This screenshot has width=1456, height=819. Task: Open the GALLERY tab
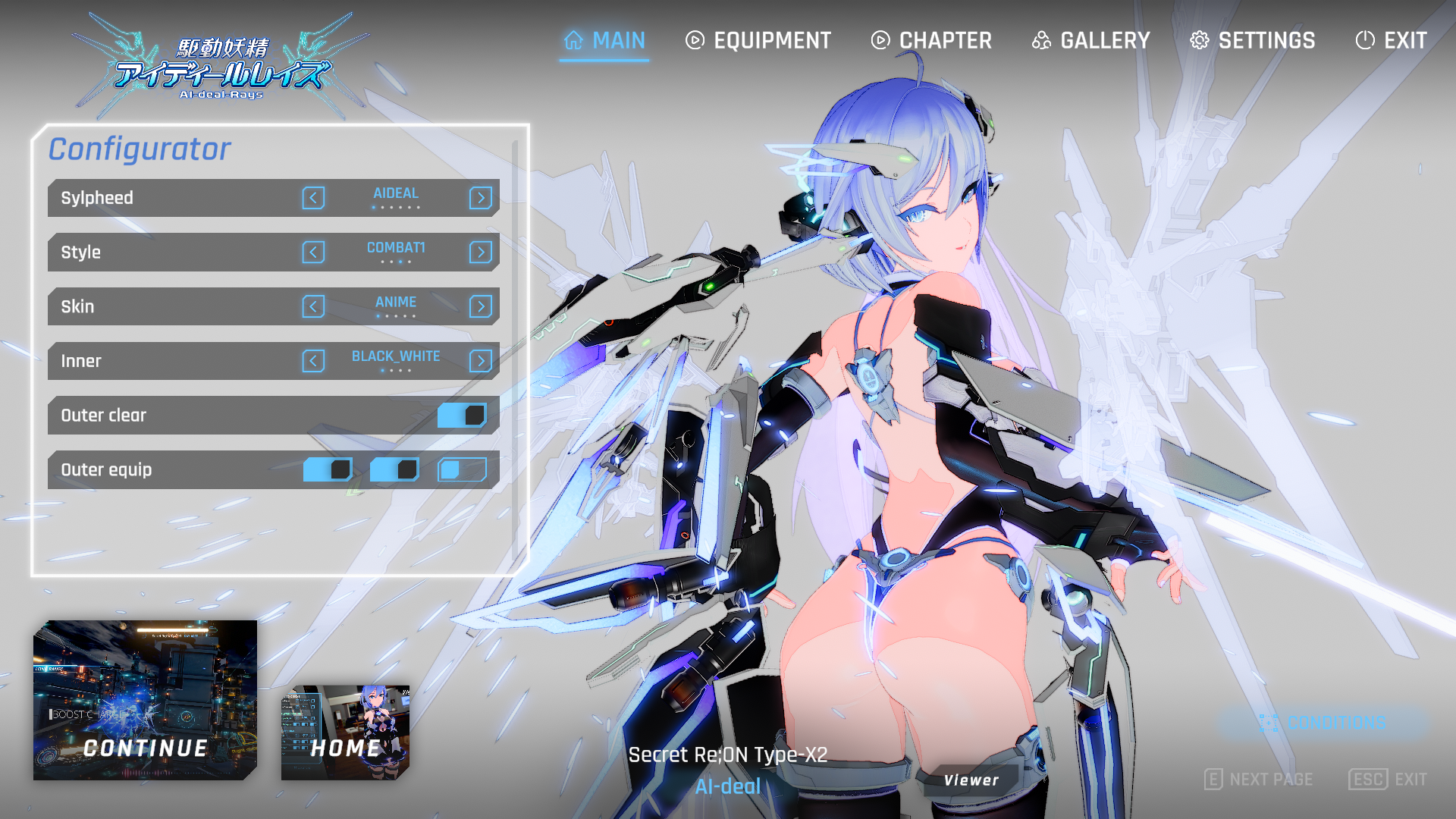tap(1091, 40)
